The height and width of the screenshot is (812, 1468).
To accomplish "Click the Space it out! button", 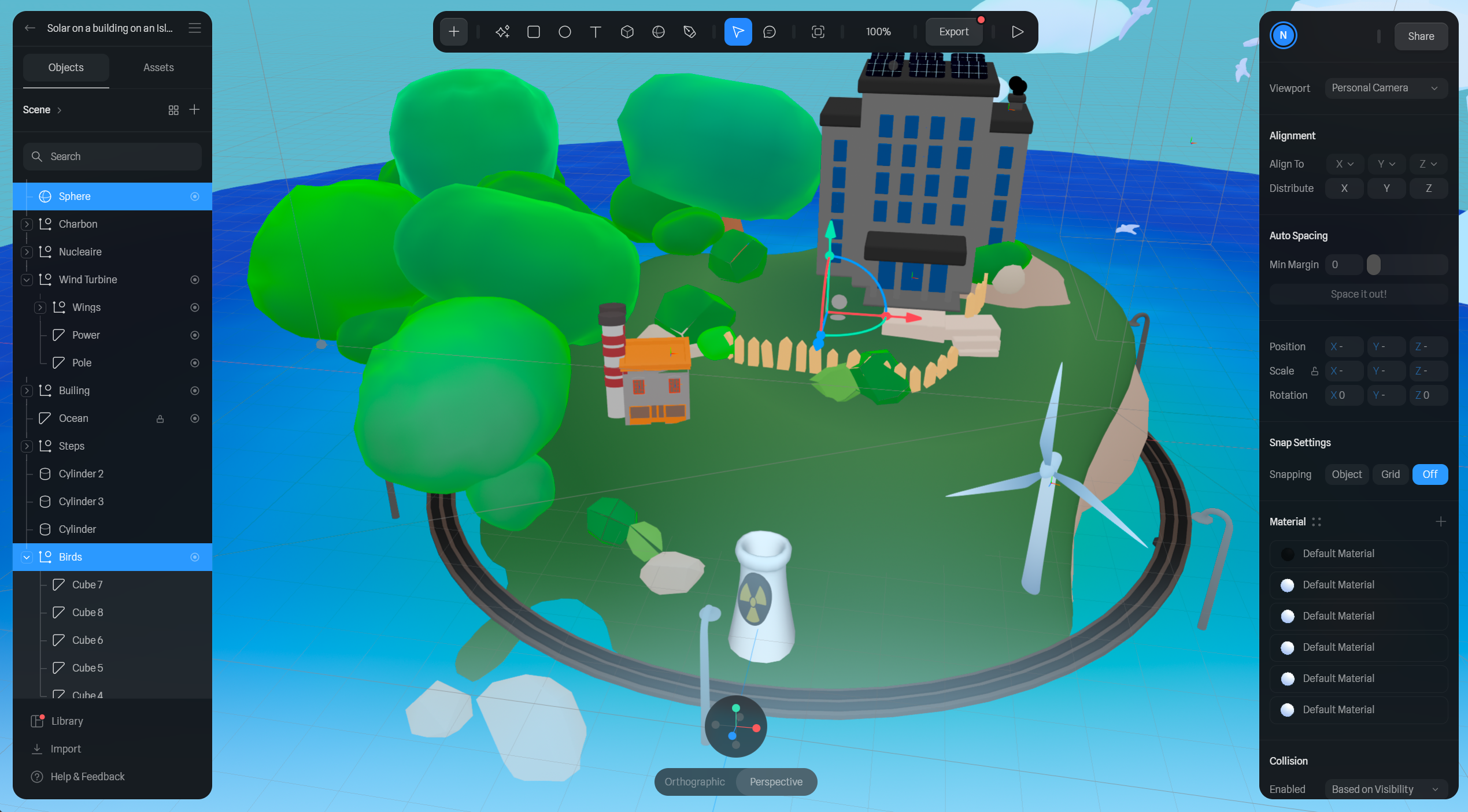I will [1358, 294].
